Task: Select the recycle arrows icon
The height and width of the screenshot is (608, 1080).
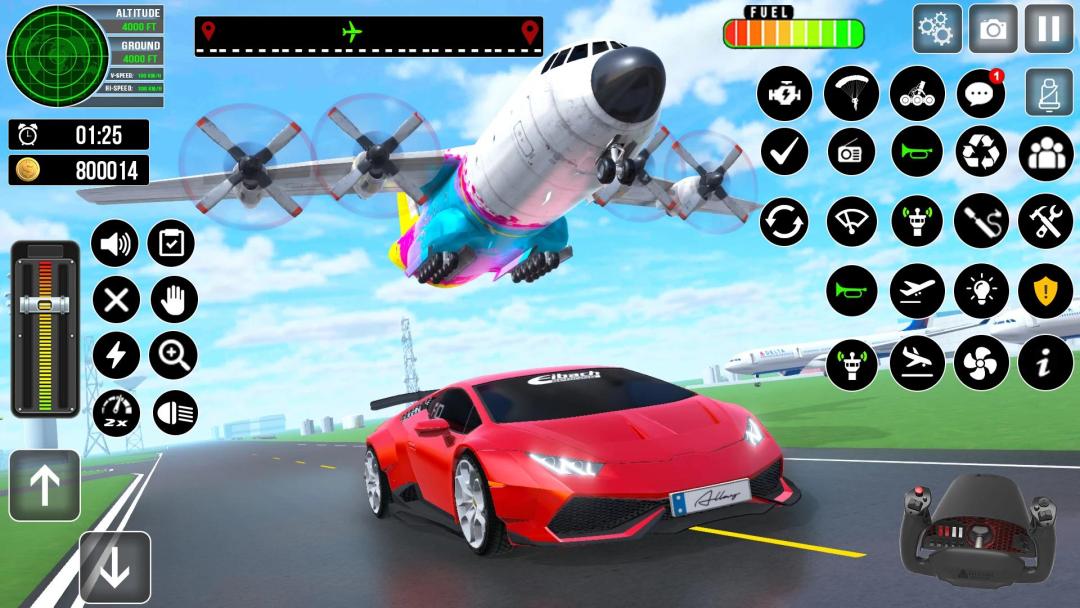Action: coord(981,152)
